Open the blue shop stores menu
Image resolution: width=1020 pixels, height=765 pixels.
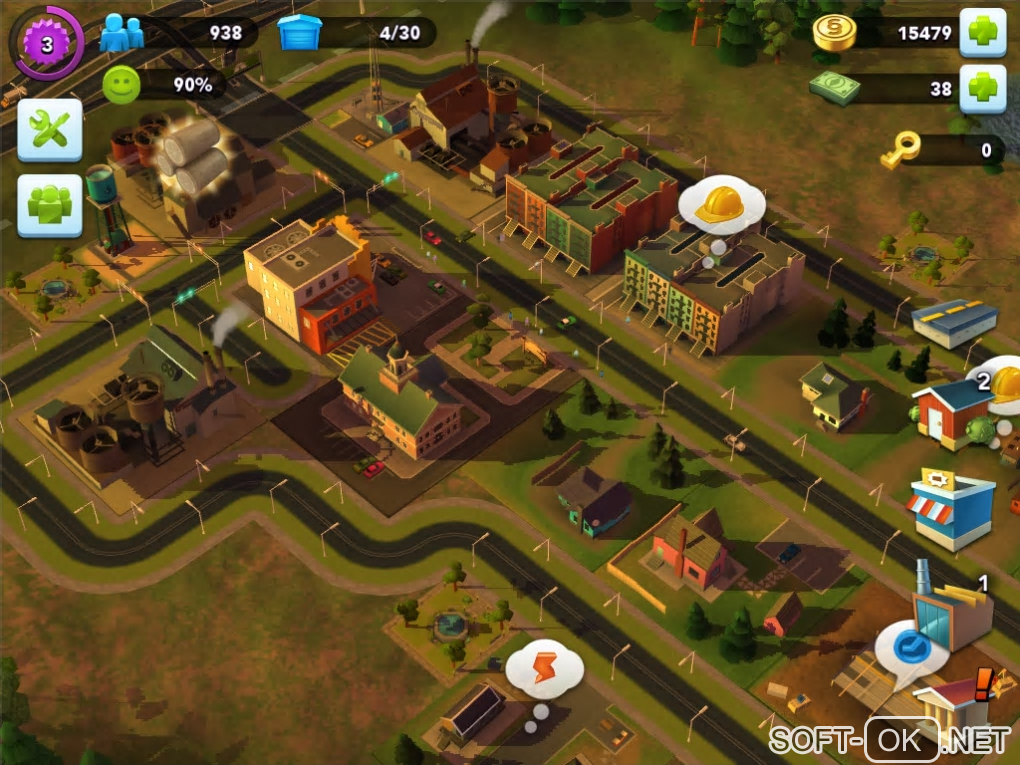(951, 509)
